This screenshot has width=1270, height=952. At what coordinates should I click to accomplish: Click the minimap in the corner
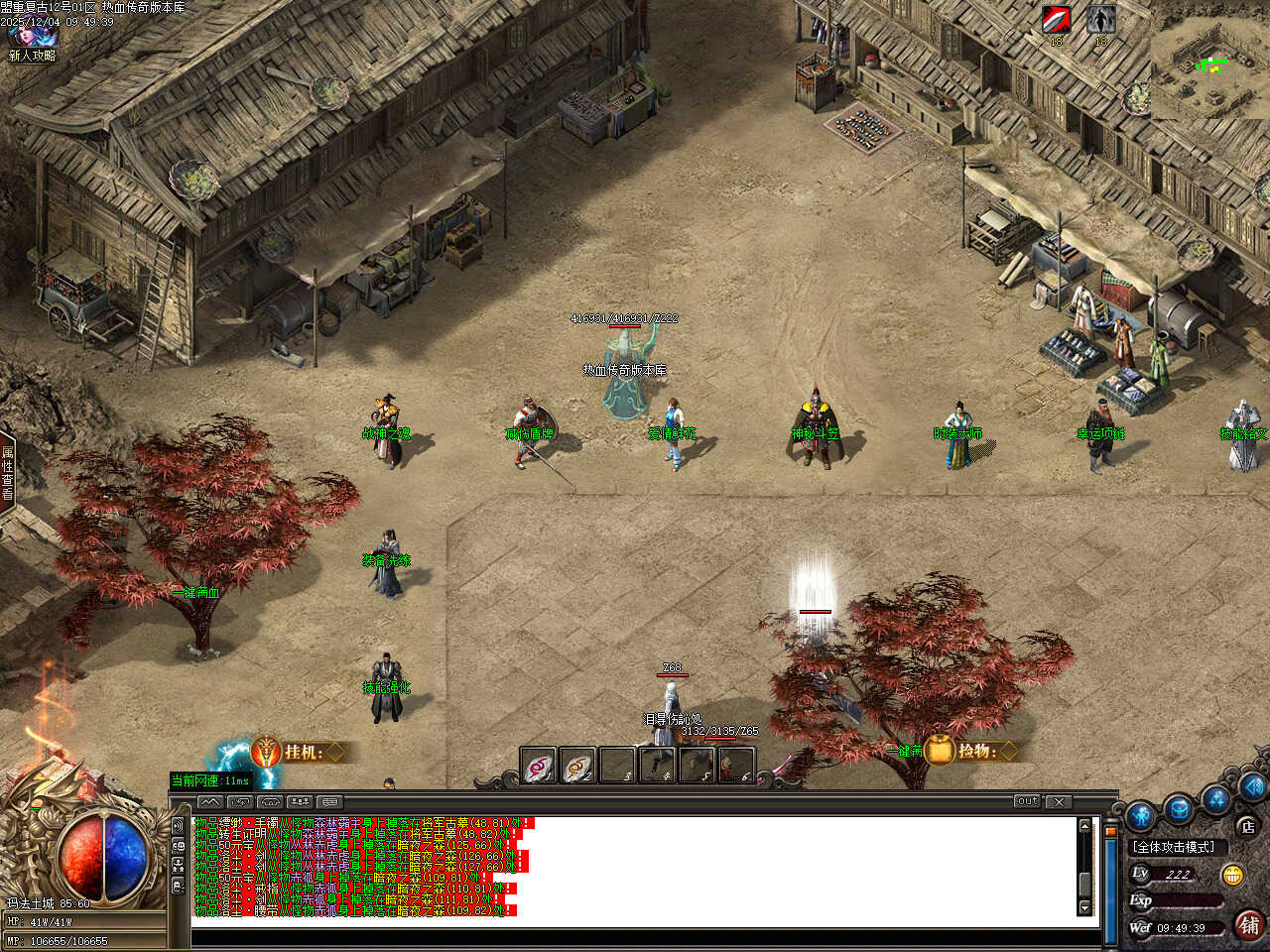1209,60
